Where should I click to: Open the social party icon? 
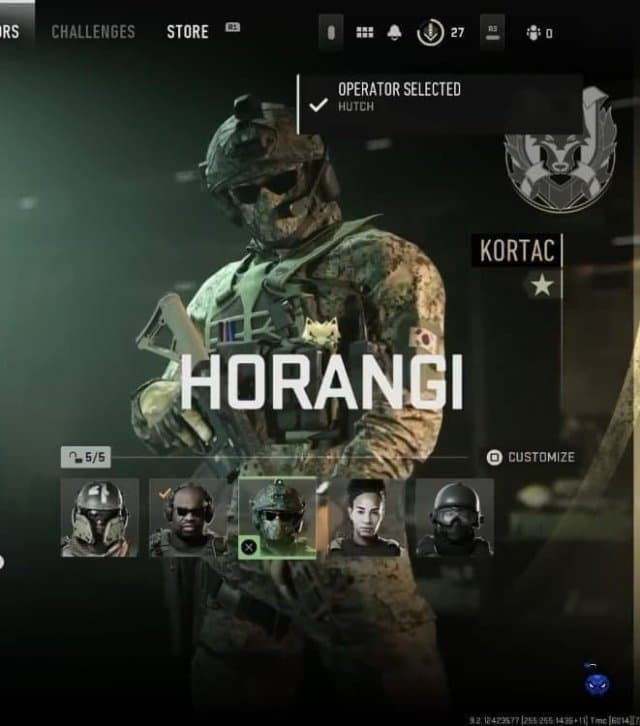click(534, 33)
